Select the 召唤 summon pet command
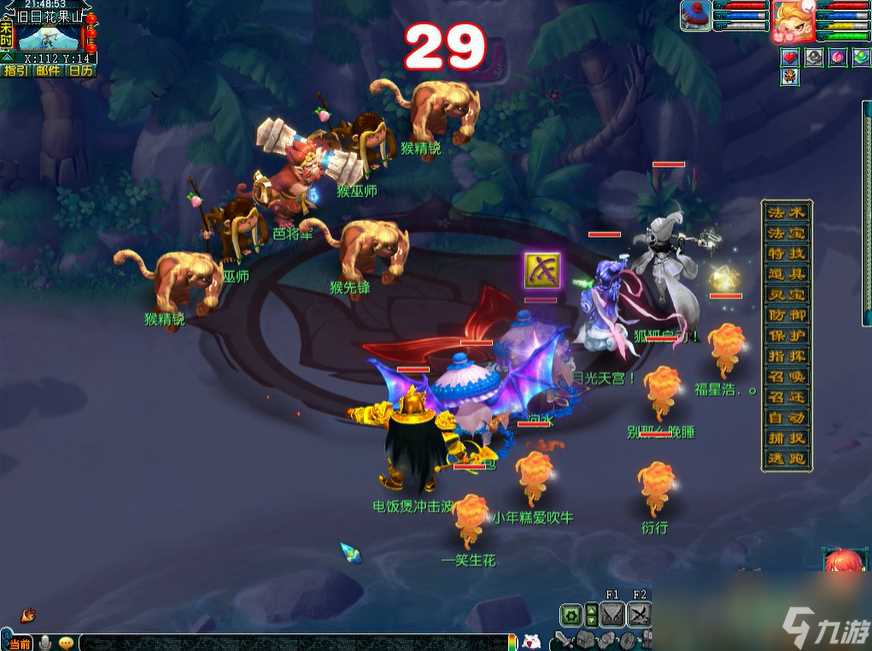 [787, 377]
